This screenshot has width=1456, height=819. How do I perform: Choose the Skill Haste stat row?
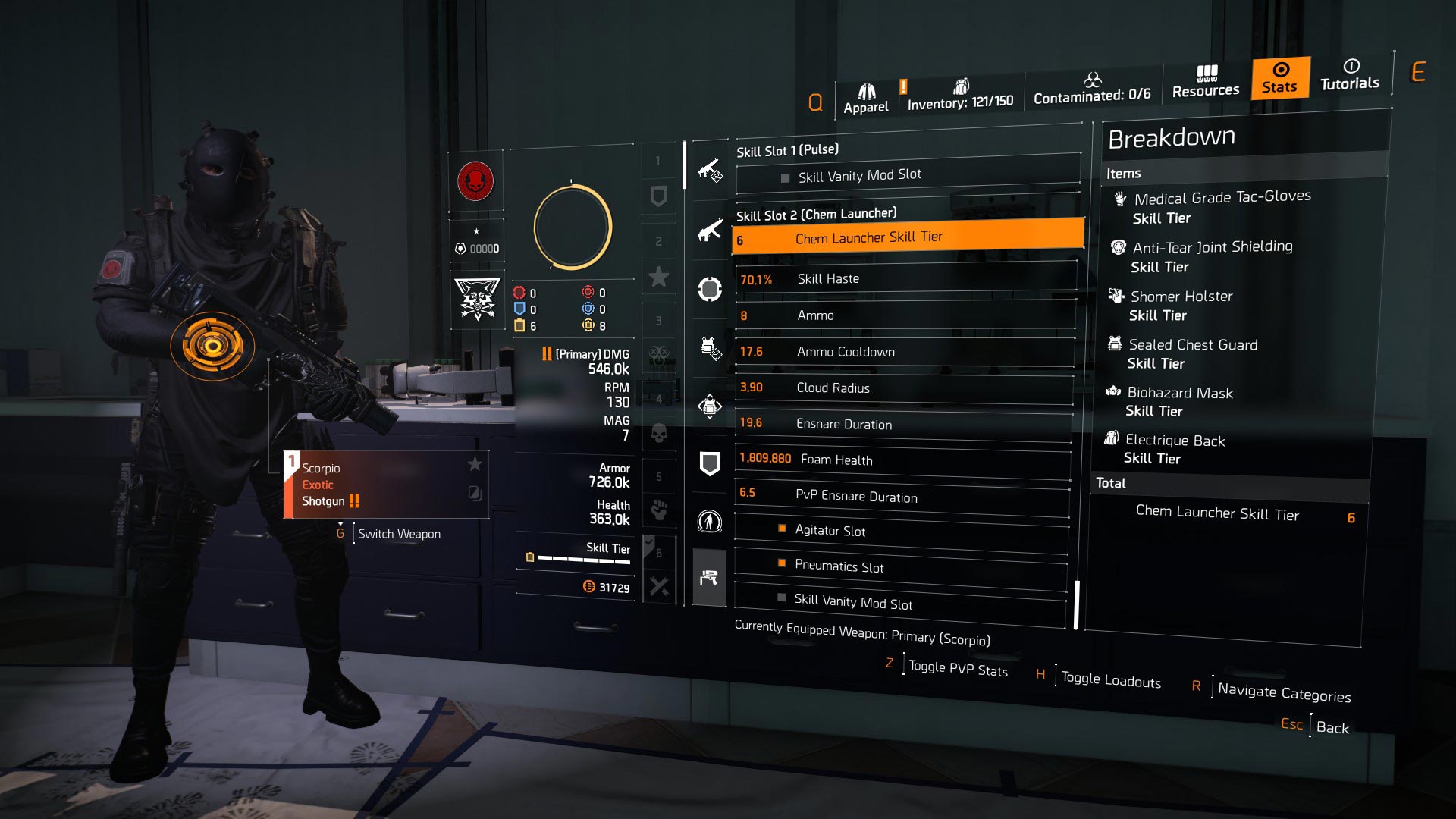click(905, 279)
